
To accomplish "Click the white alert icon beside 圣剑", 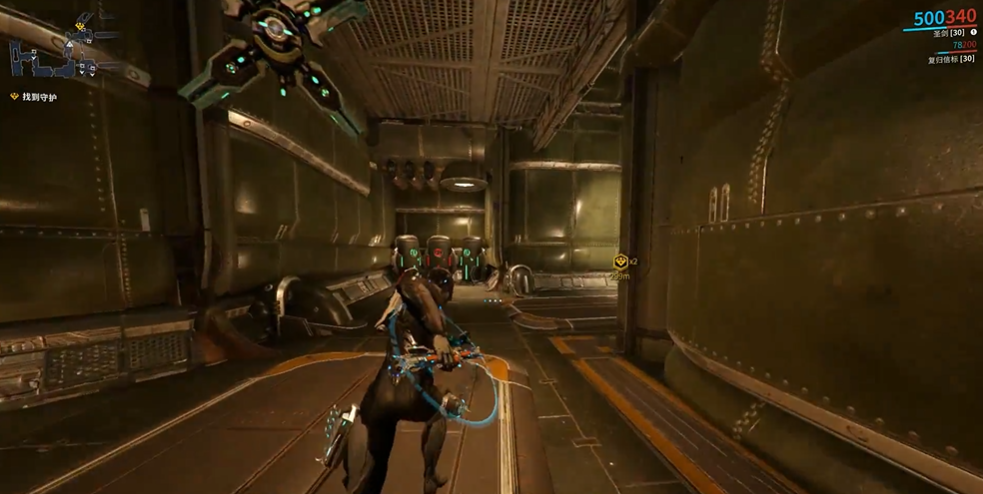I will (974, 33).
